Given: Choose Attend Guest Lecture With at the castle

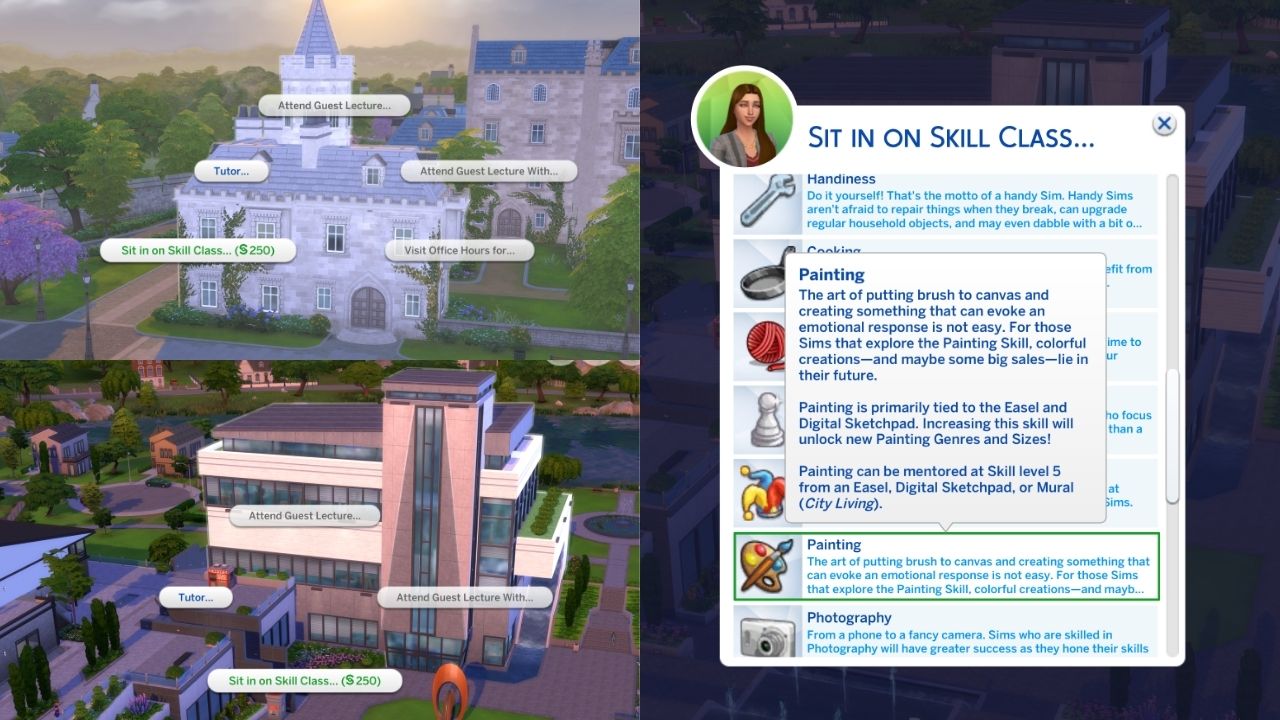Looking at the screenshot, I should point(488,170).
